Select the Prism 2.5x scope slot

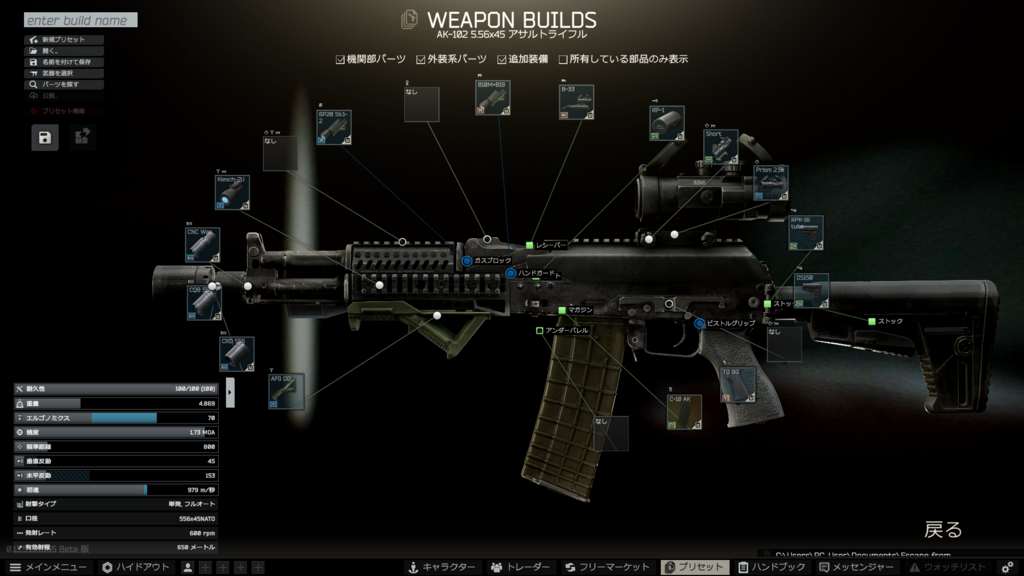[x=771, y=182]
